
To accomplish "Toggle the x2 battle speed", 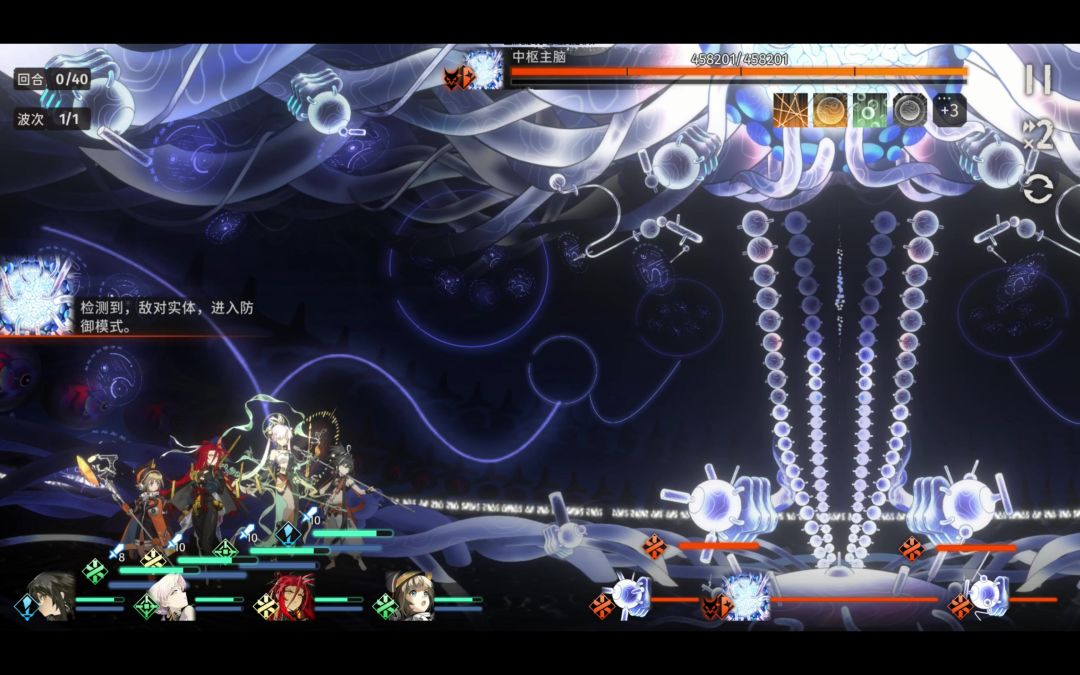I will pos(1038,134).
